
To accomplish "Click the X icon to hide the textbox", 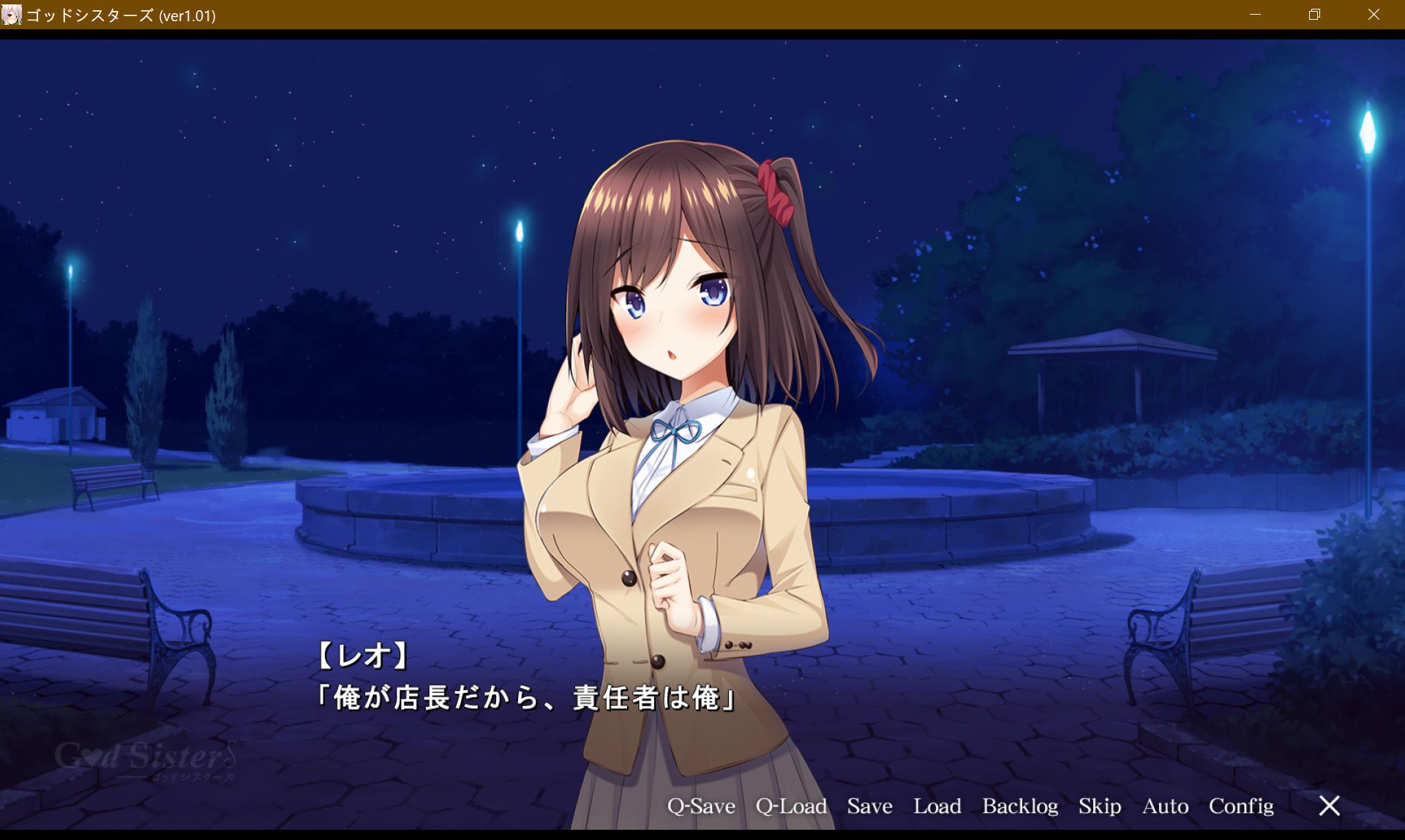I will point(1330,806).
